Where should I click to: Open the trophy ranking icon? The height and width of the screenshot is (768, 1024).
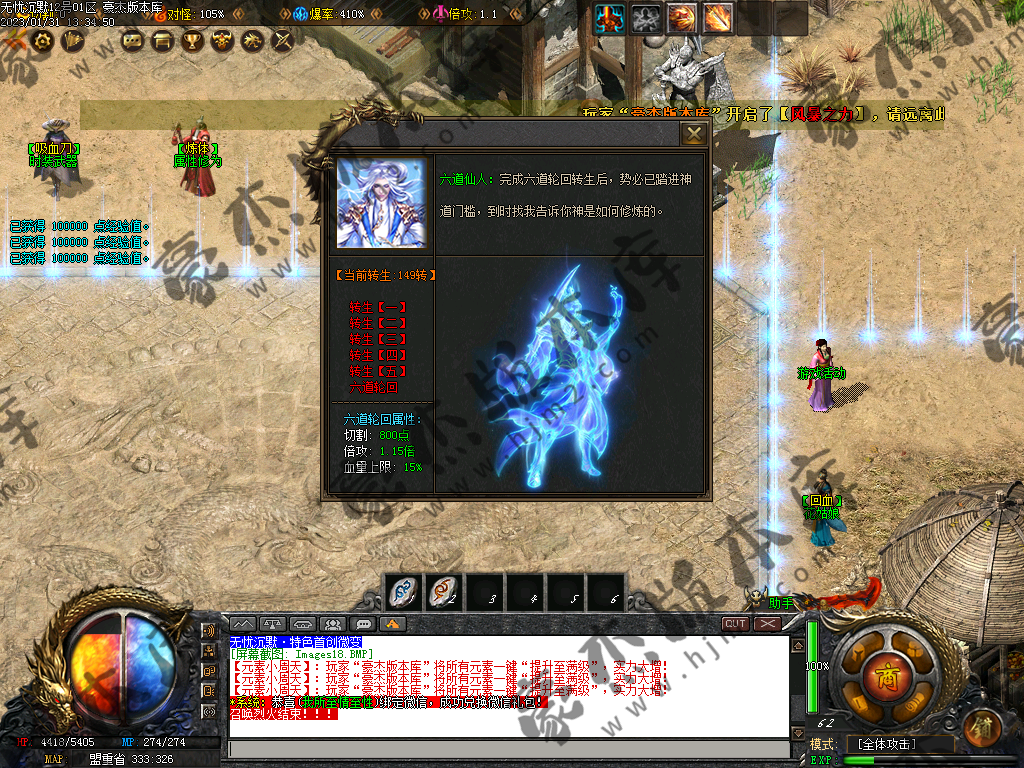click(x=192, y=41)
